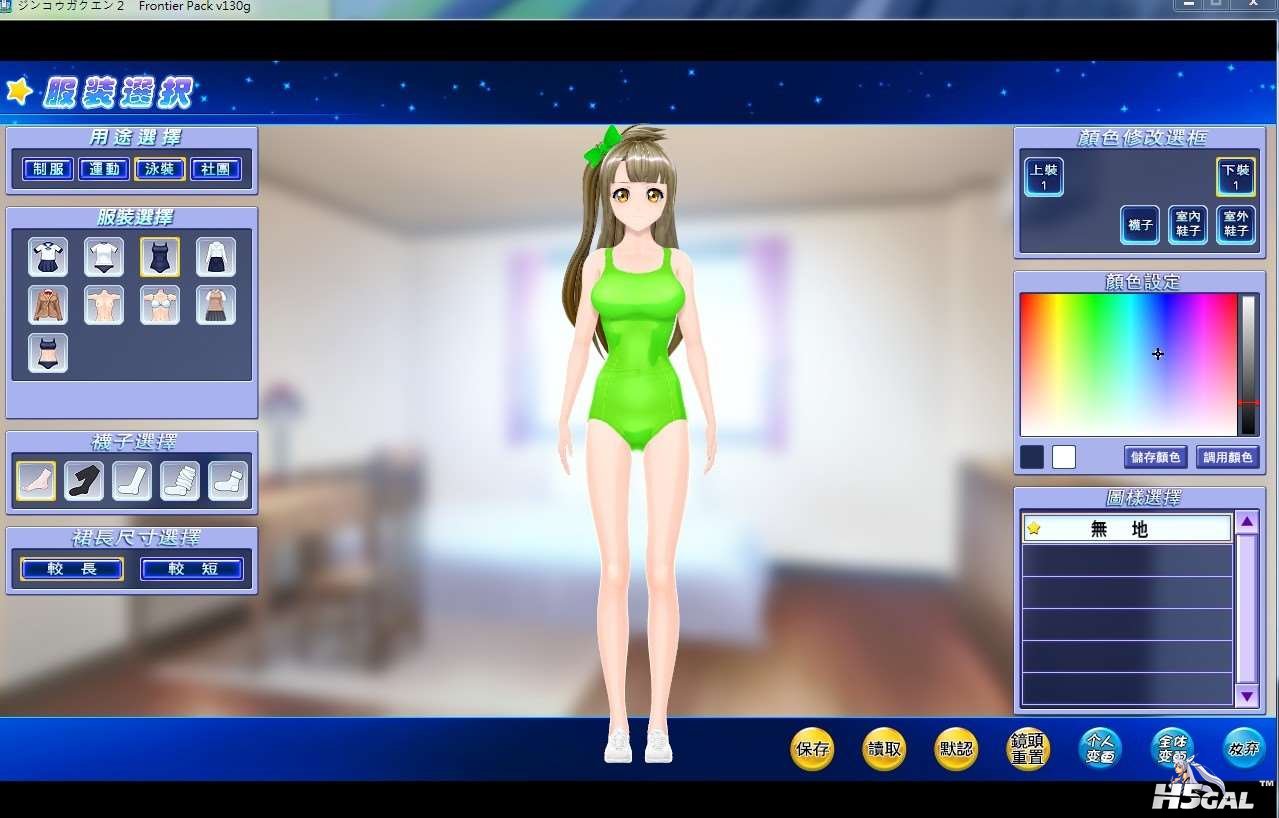Click the yellow 保存 save button
1279x818 pixels.
(x=812, y=748)
